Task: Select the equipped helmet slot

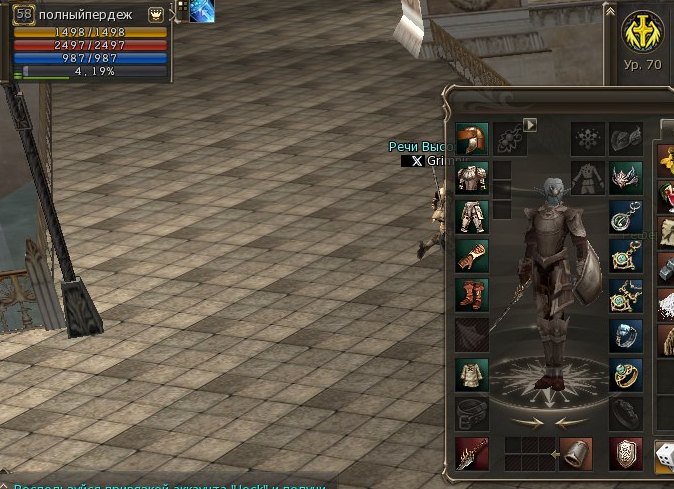Action: pyautogui.click(x=471, y=139)
